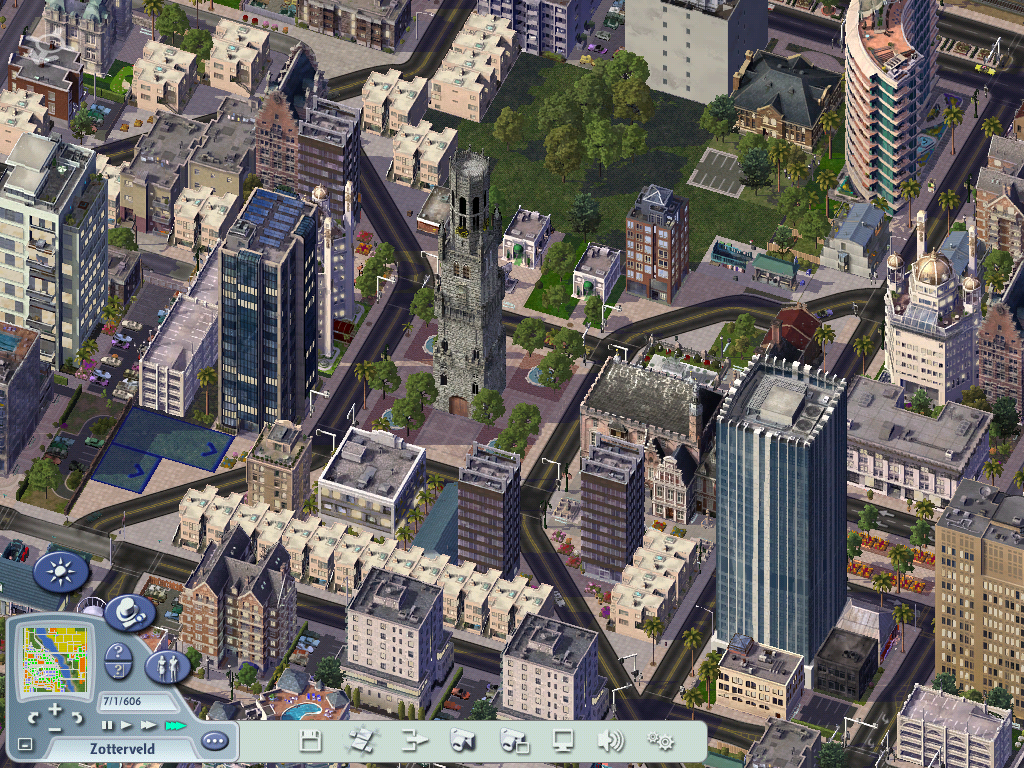This screenshot has height=768, width=1024.
Task: Rotate the view clockwise
Action: click(77, 717)
